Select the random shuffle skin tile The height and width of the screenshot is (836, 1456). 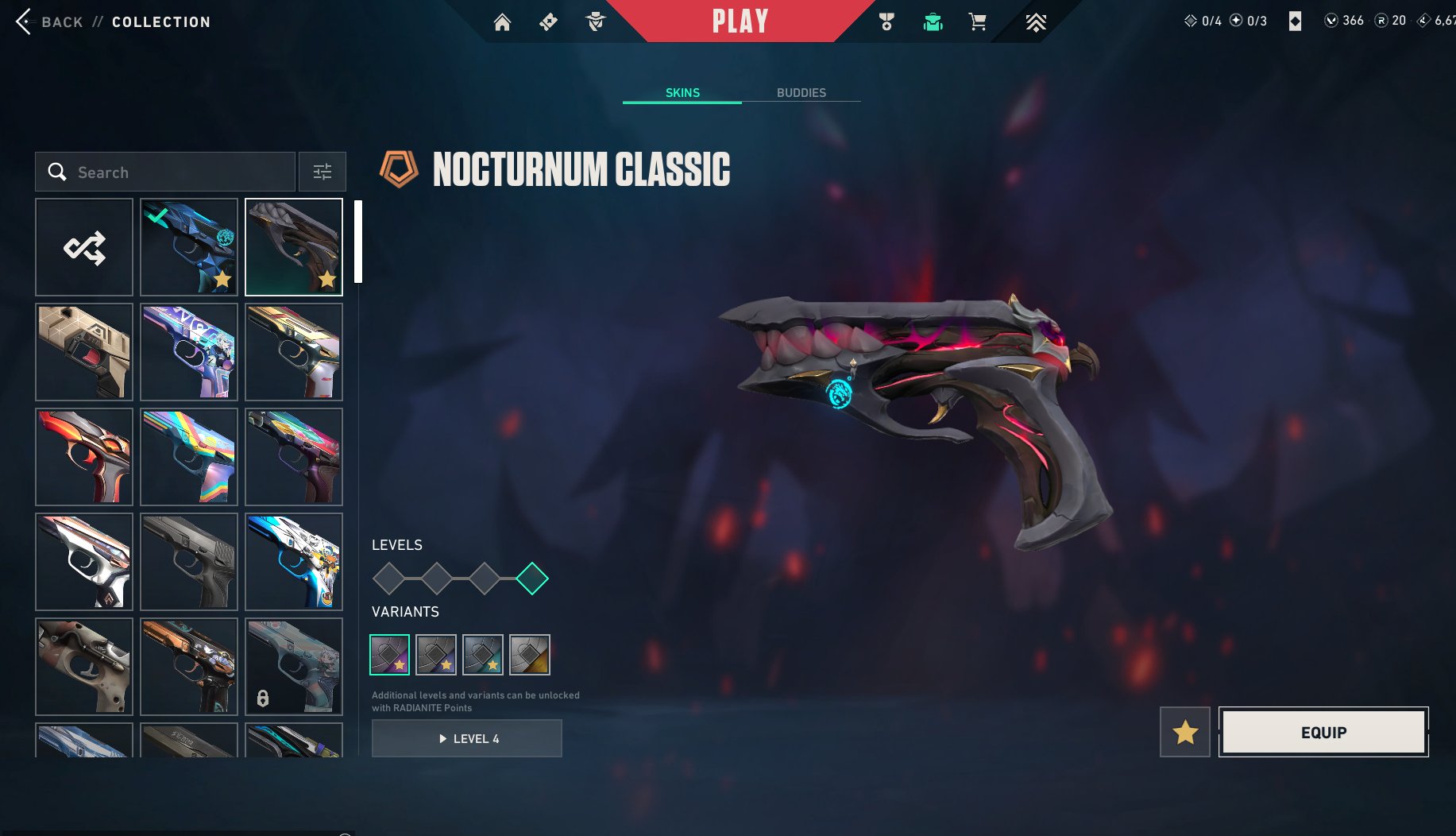click(x=84, y=247)
